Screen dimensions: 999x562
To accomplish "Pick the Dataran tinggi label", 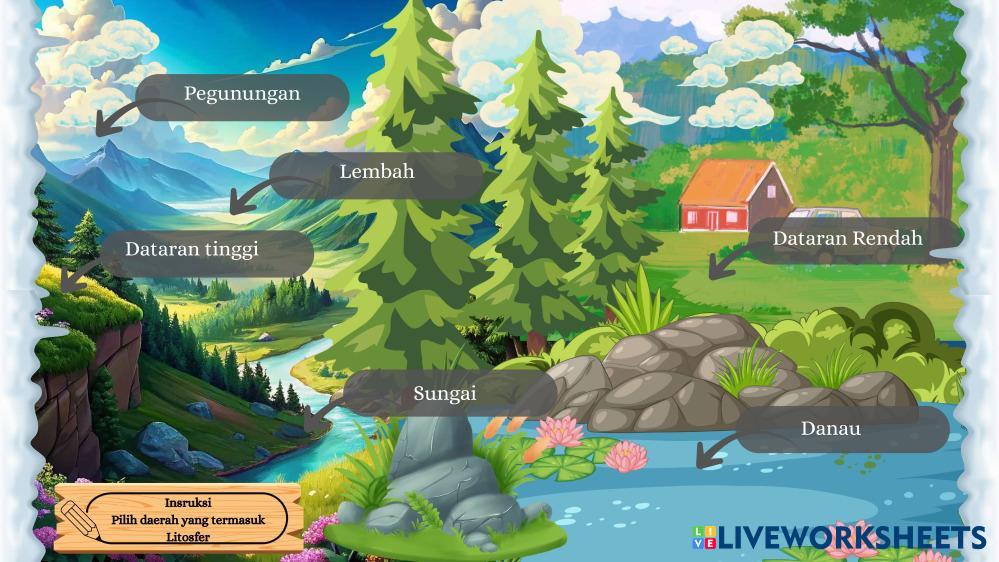I will pos(192,250).
